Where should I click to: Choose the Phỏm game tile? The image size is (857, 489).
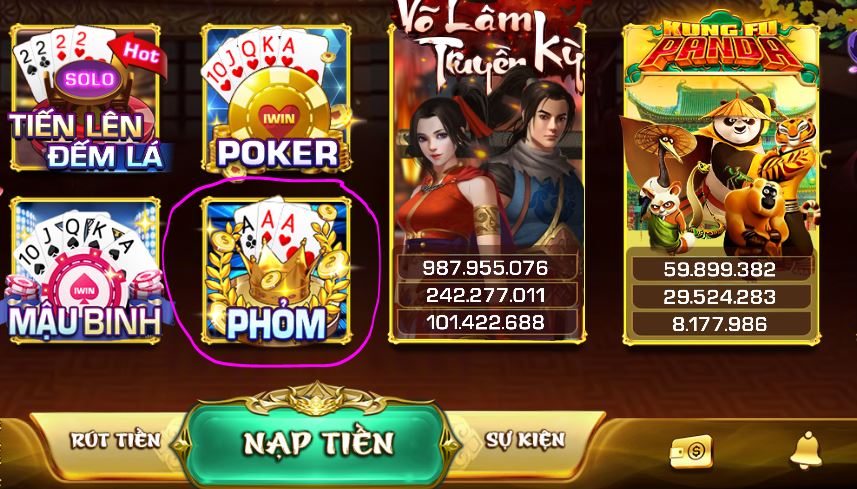(x=277, y=268)
